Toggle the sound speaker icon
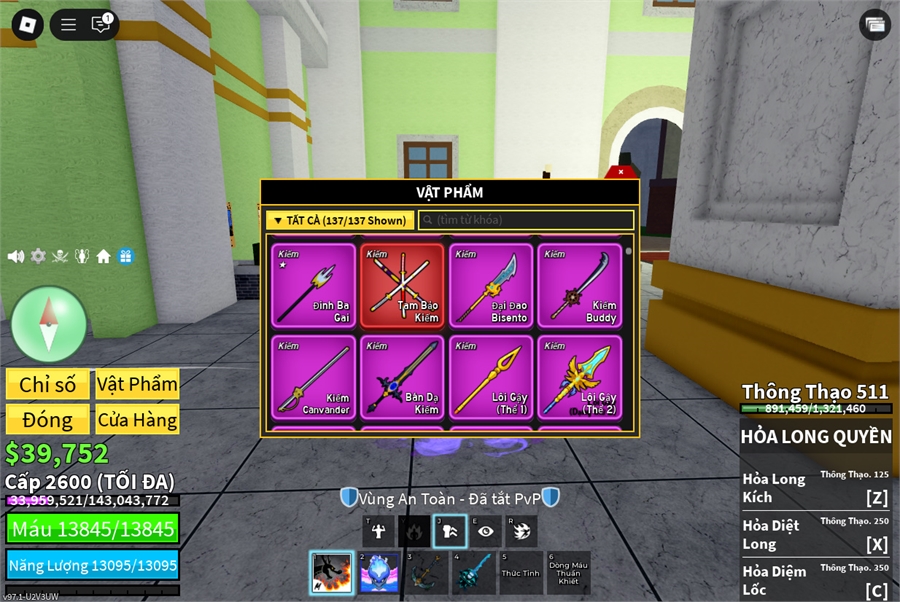This screenshot has width=900, height=602. [16, 256]
